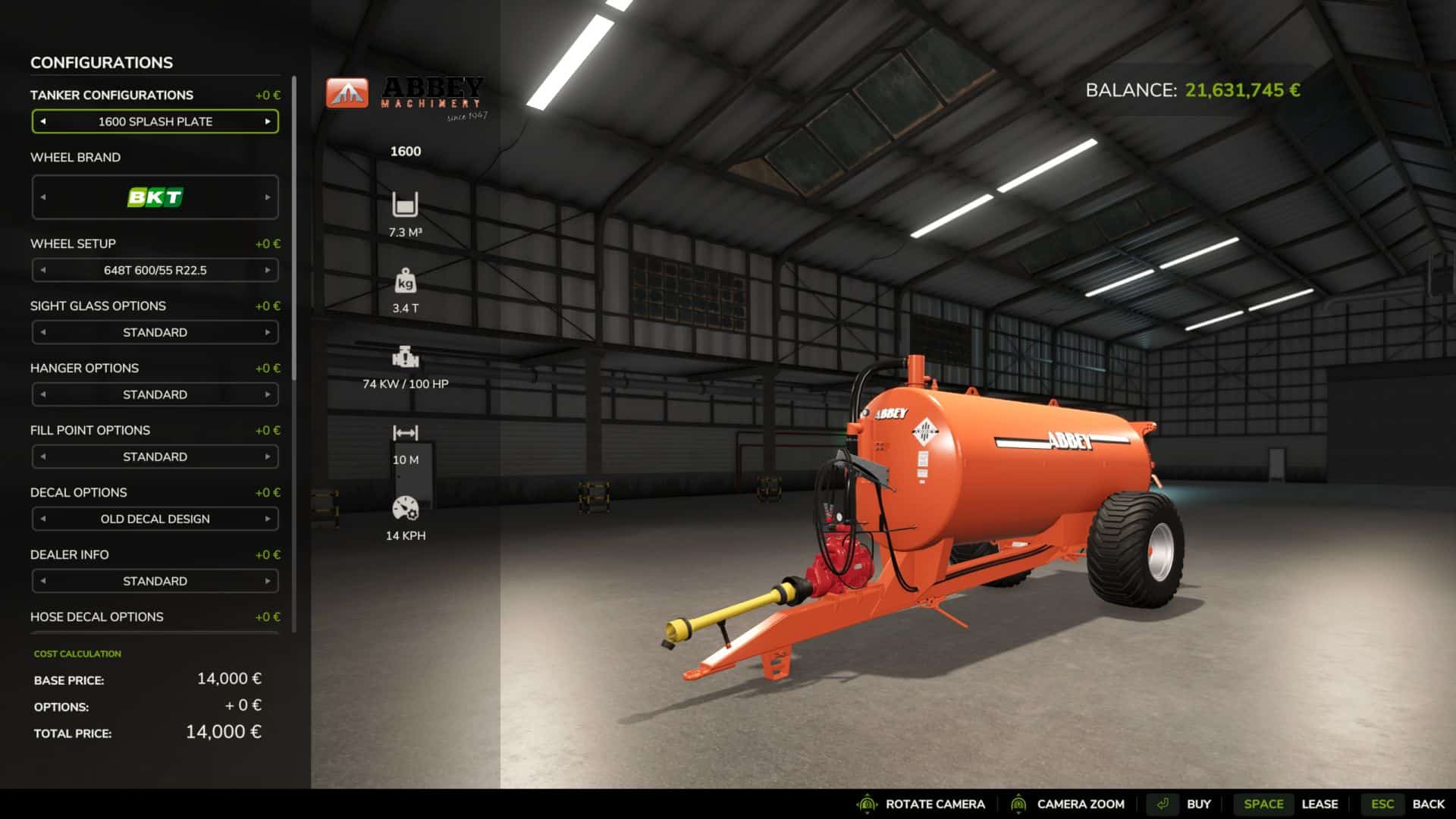Screen dimensions: 1456x819
Task: Pick next Decal Options design
Action: pyautogui.click(x=268, y=519)
